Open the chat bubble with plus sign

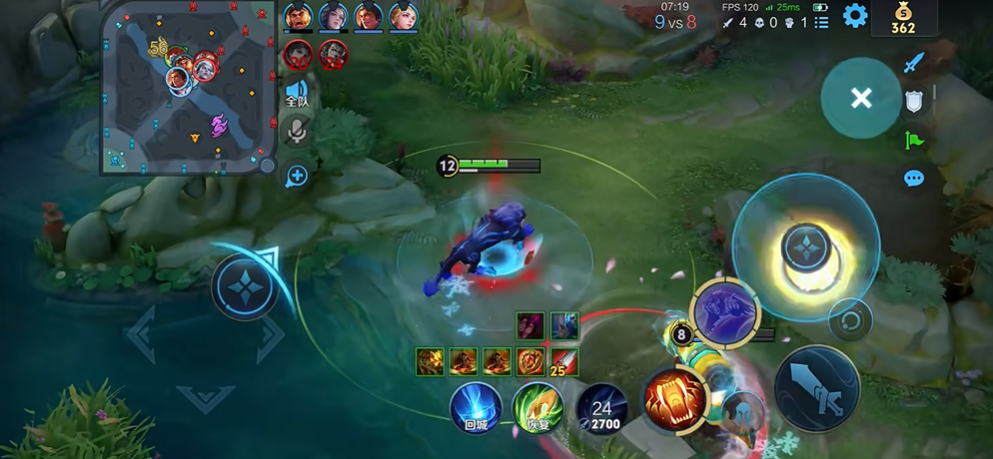296,176
